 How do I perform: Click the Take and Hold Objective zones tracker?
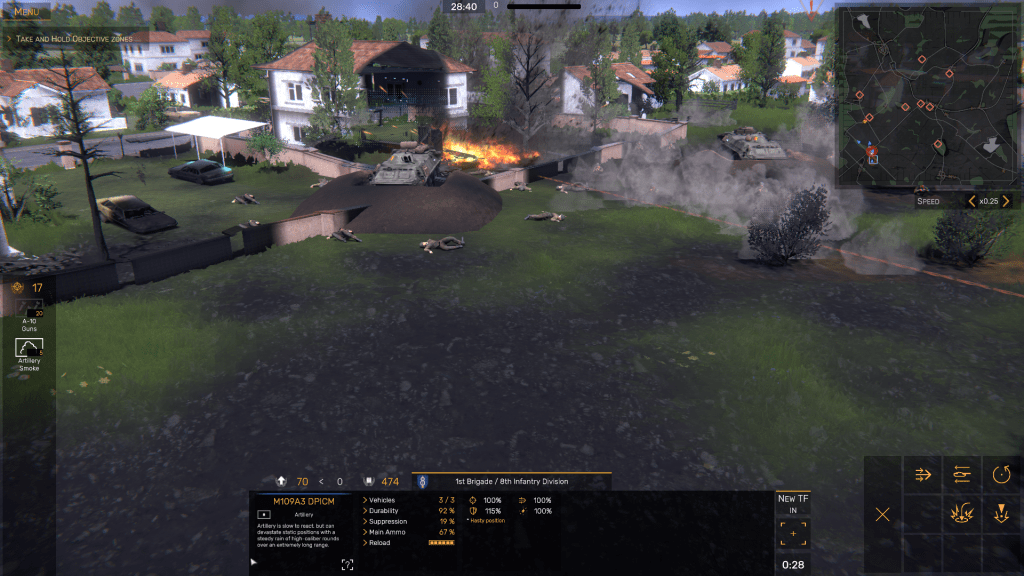point(69,38)
